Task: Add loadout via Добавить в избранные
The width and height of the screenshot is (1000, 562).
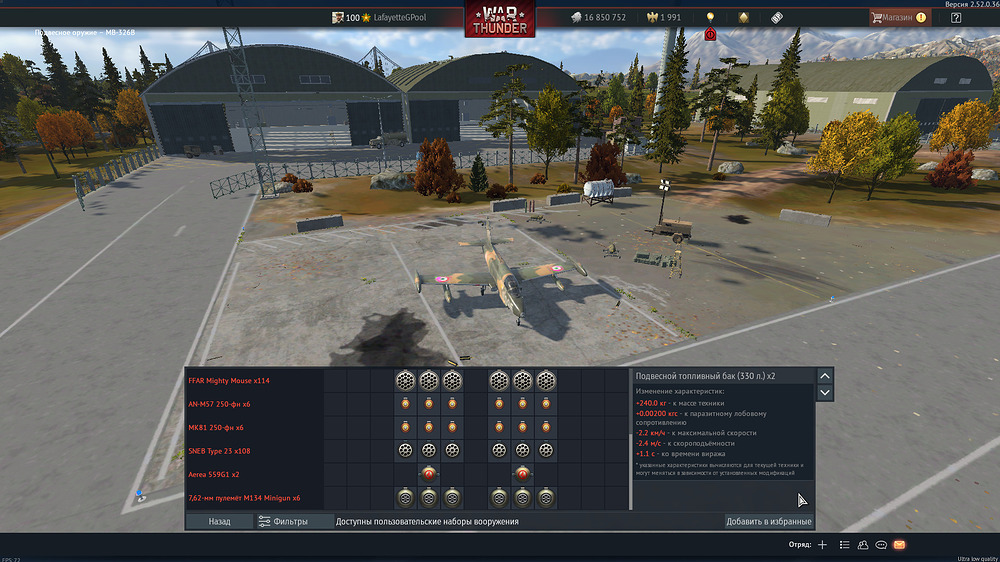Action: 768,521
